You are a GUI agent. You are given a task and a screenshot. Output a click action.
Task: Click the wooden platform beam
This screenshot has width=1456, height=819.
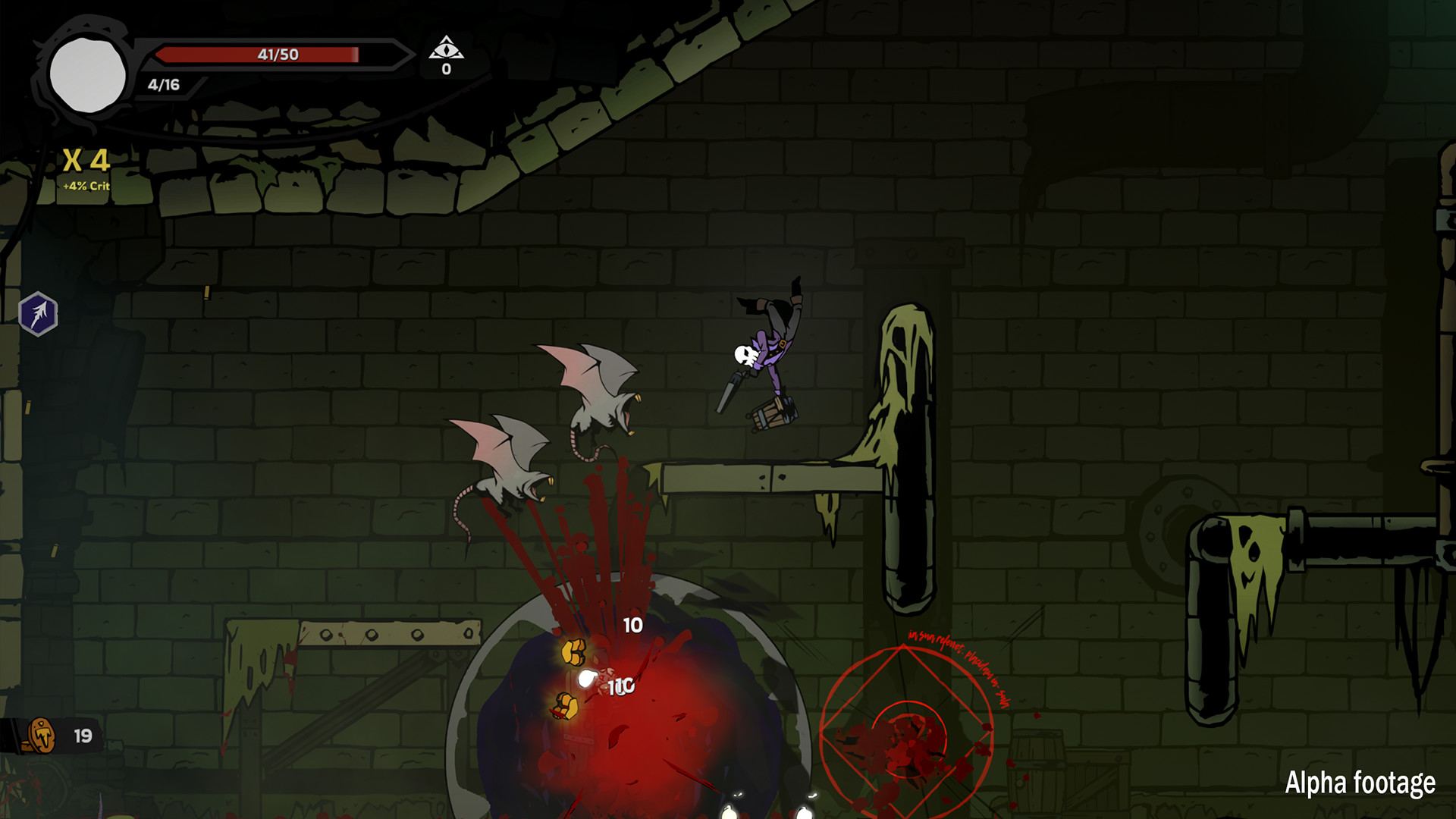coord(758,478)
